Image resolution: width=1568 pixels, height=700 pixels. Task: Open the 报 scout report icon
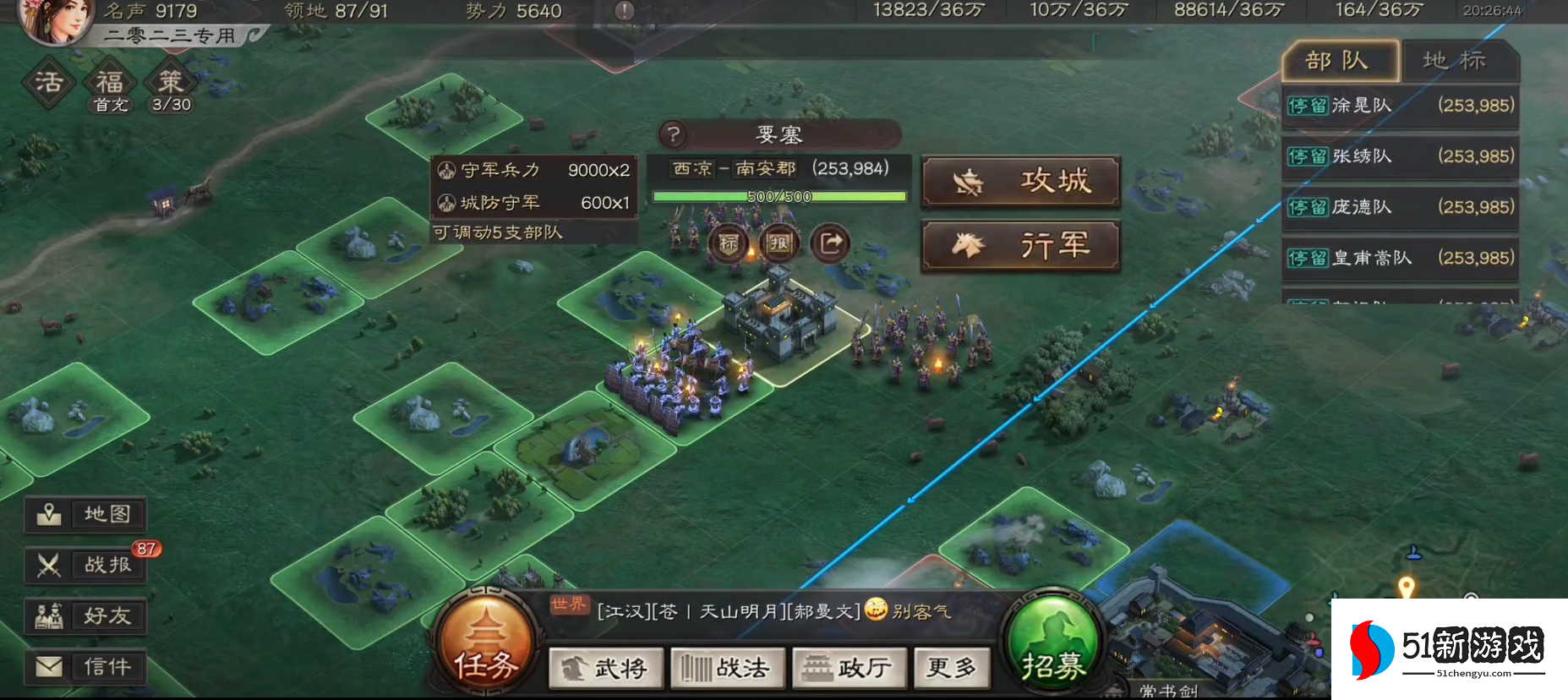[779, 243]
